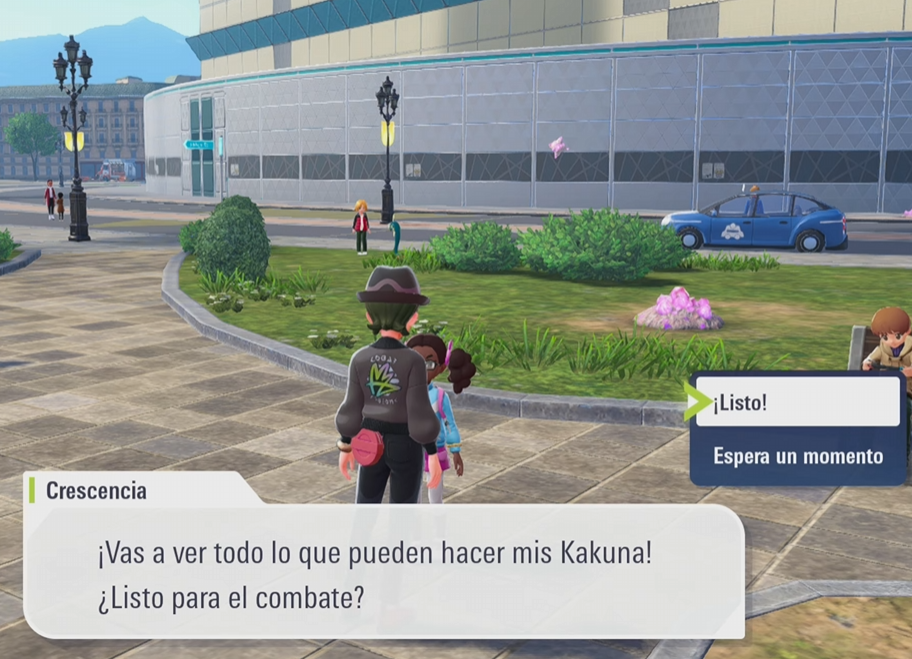This screenshot has height=659, width=912.
Task: Select "Espera un momento" dialogue choice
Action: click(x=797, y=457)
